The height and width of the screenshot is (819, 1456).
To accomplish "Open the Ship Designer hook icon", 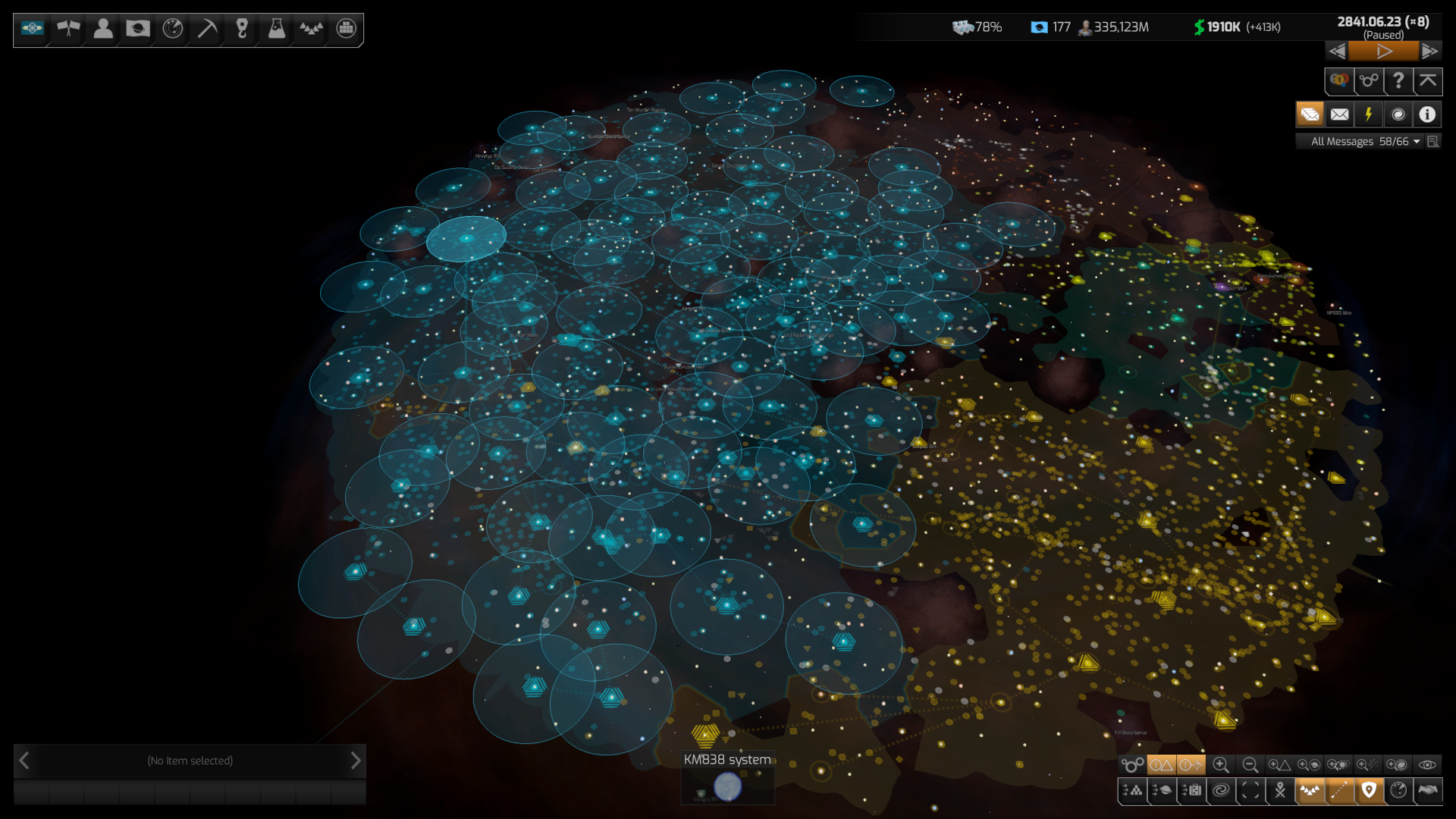I will point(241,30).
